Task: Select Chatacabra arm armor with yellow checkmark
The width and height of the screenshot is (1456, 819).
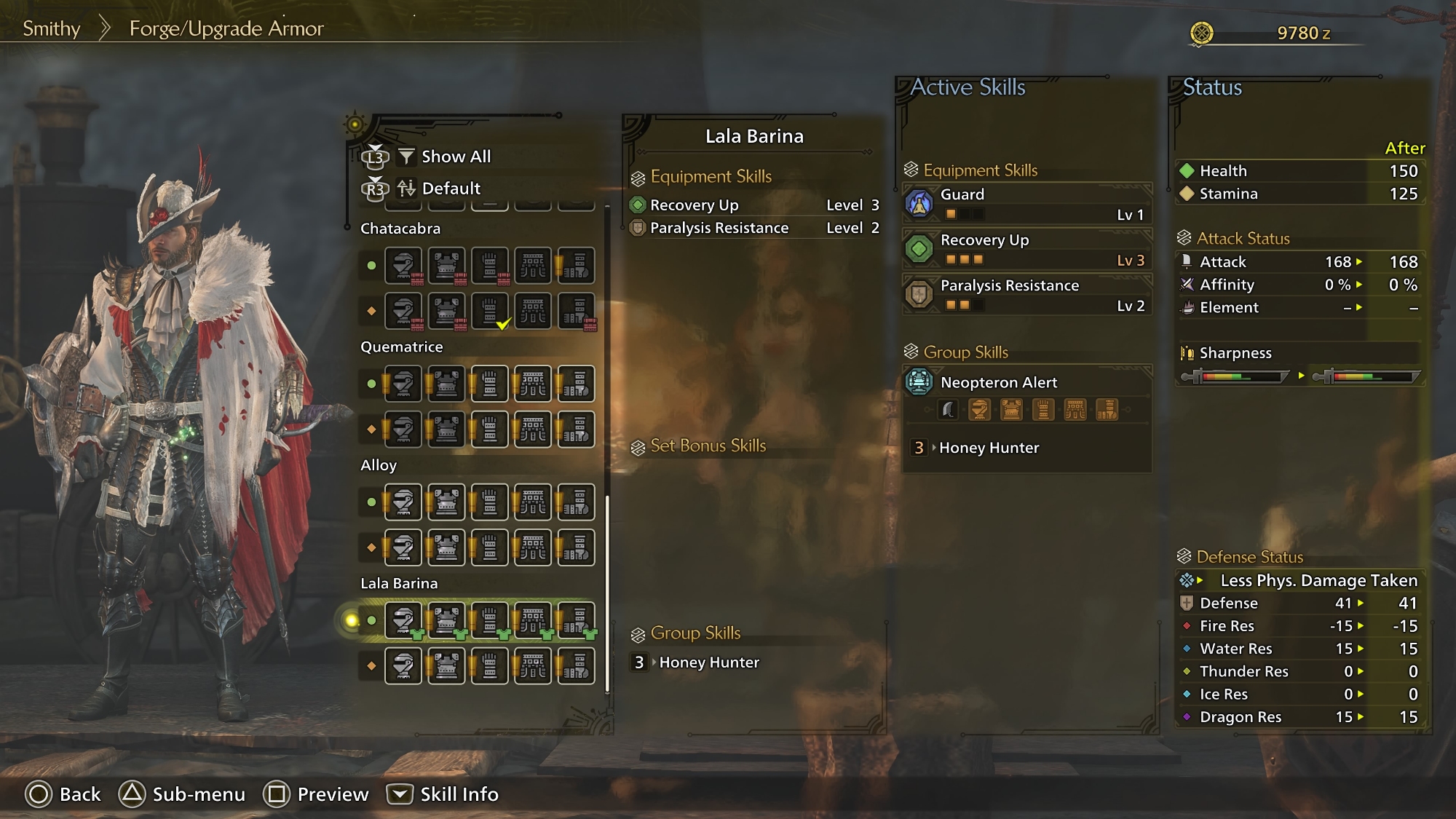Action: click(490, 311)
